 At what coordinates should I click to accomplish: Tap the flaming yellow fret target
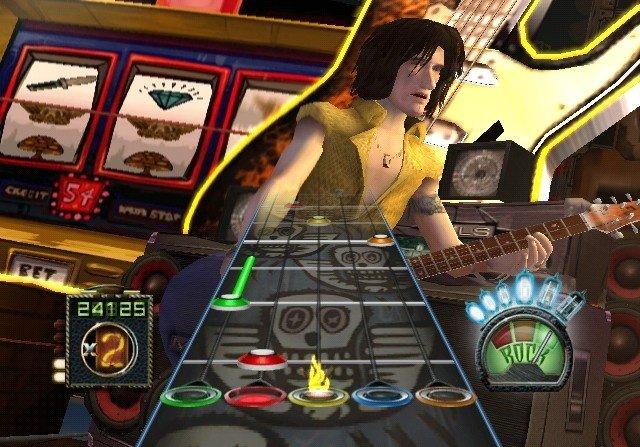[319, 396]
